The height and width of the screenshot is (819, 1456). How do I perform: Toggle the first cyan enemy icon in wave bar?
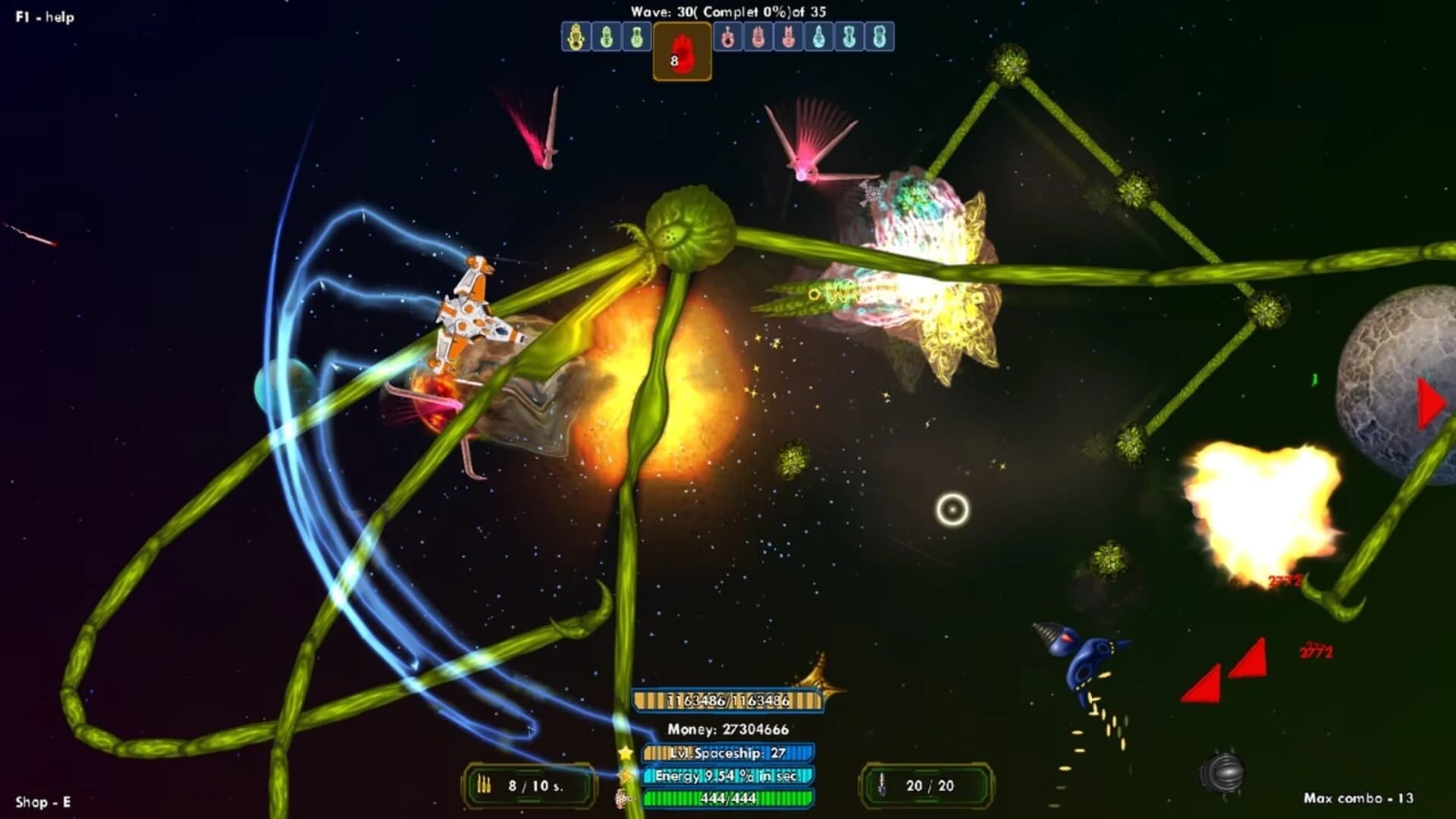coord(819,36)
